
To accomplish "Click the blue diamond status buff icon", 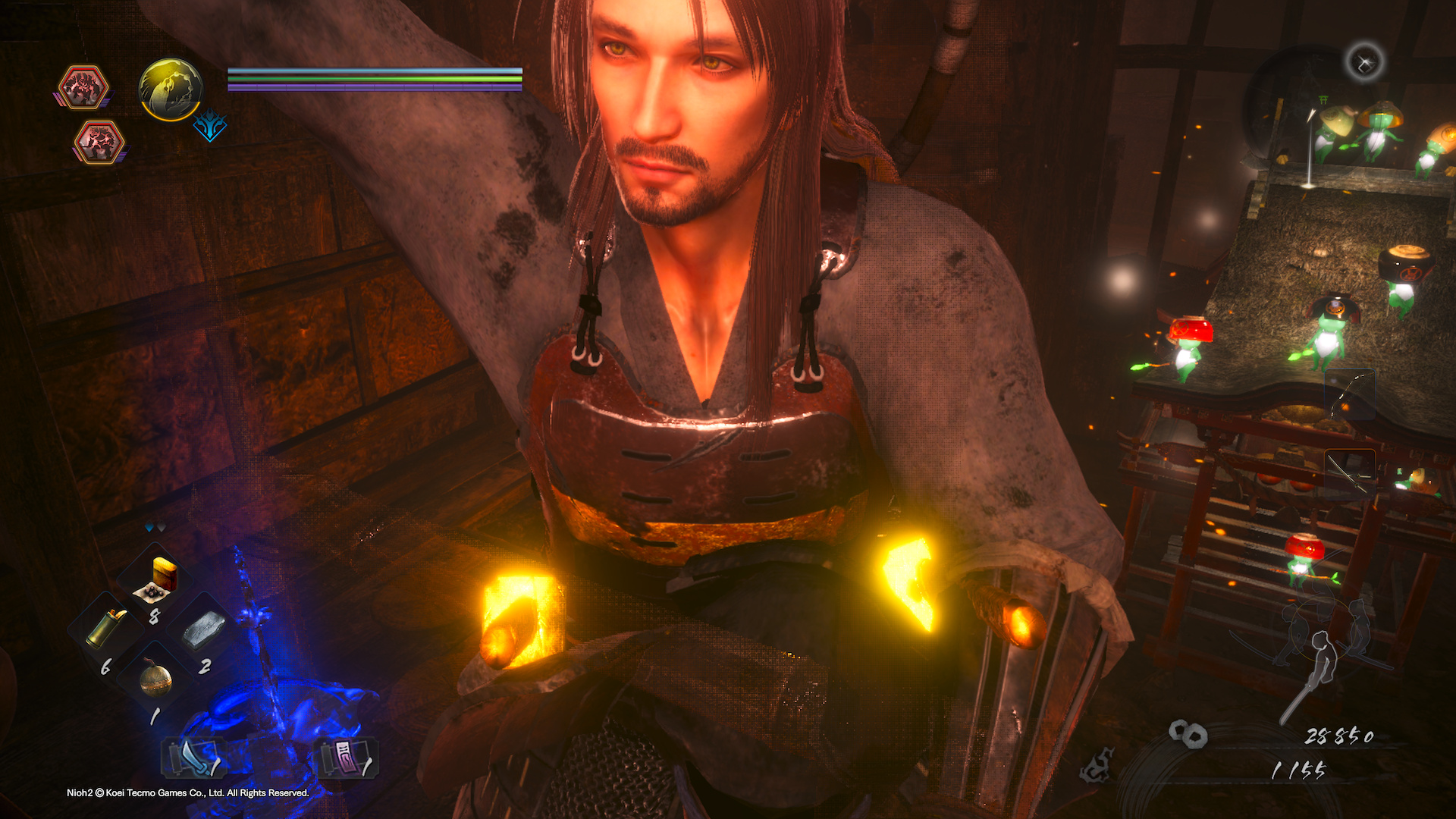I will [x=209, y=127].
